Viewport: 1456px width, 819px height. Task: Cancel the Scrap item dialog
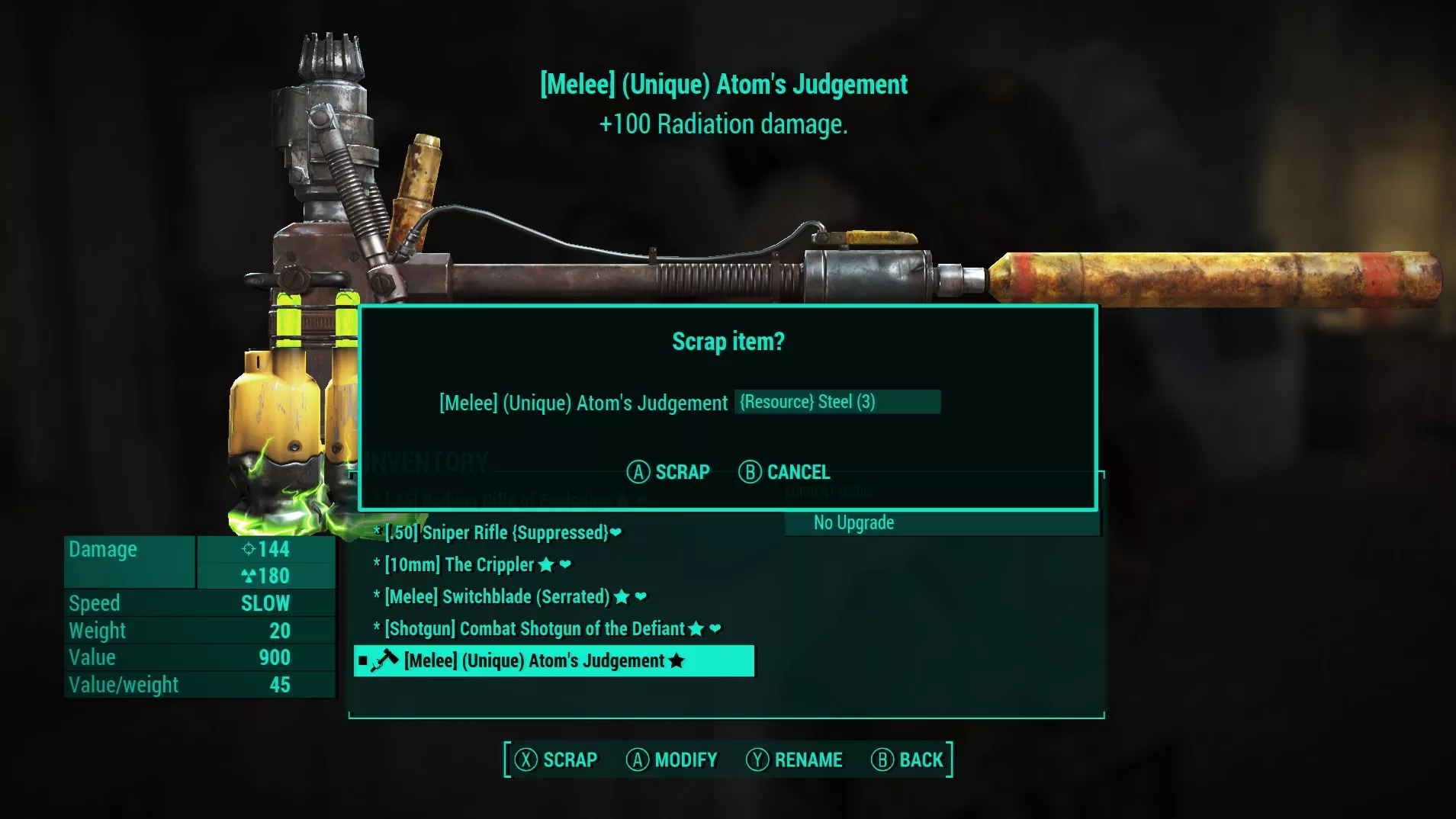[x=784, y=472]
